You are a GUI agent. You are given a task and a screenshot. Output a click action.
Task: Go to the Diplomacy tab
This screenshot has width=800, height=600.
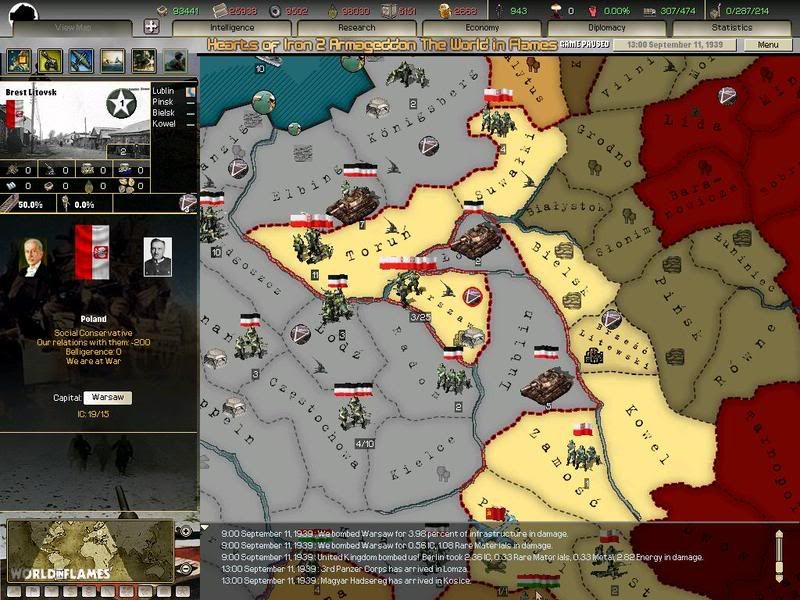(x=607, y=28)
